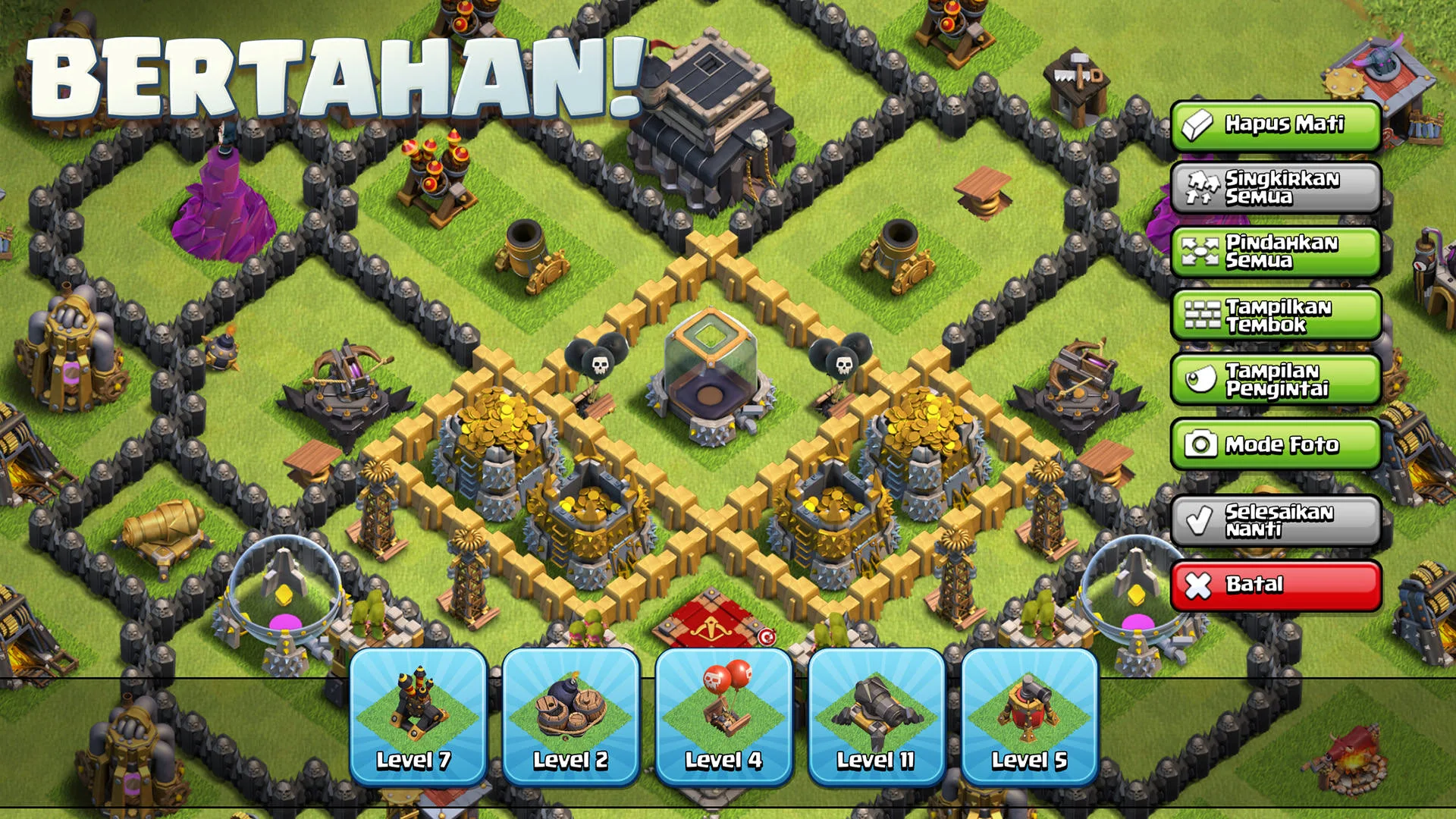Click the move arrows icon on Pindahkan Semua
The image size is (1456, 819).
click(x=1200, y=253)
